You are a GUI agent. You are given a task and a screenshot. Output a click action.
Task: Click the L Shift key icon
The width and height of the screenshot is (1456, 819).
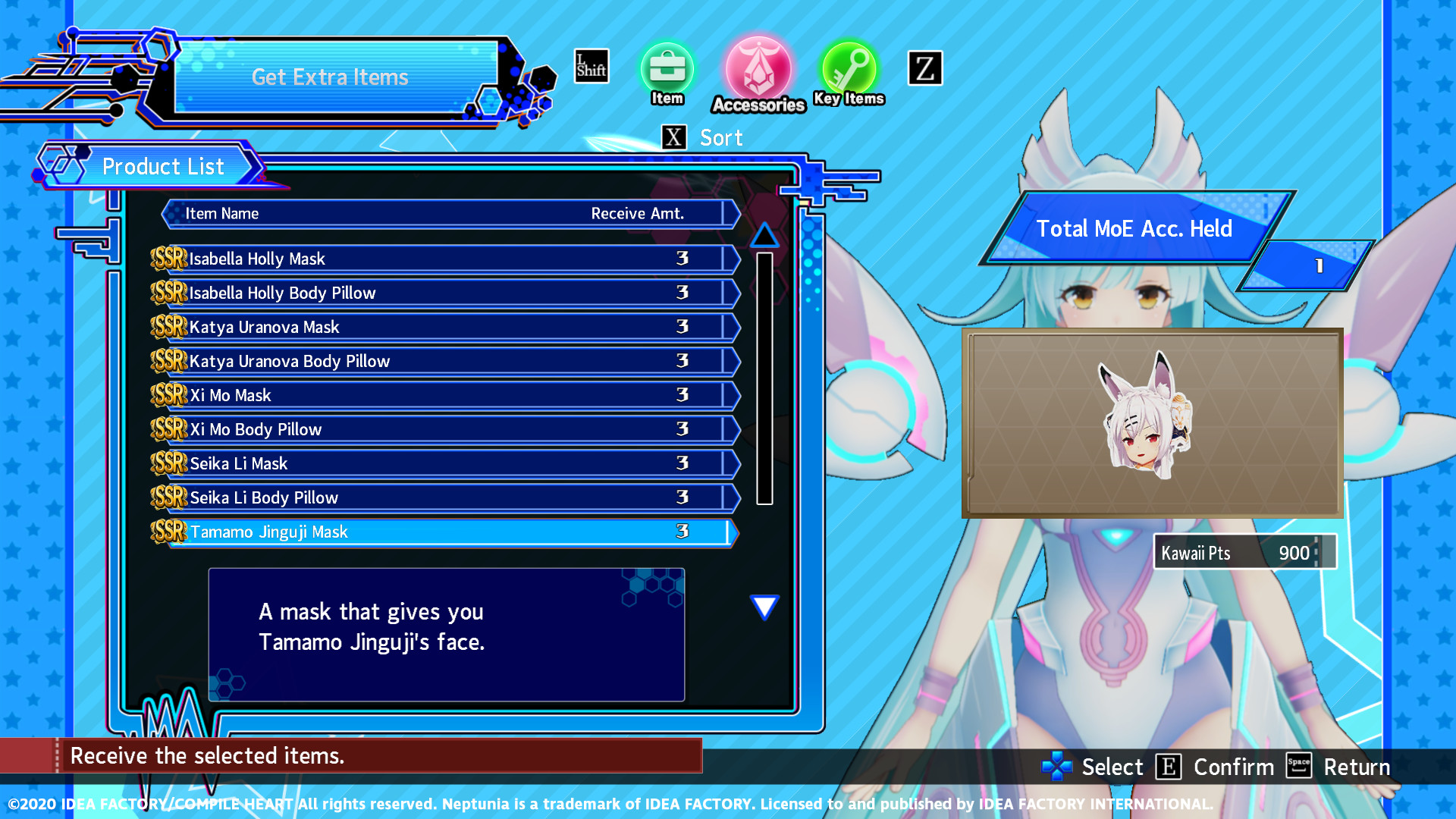pos(591,65)
